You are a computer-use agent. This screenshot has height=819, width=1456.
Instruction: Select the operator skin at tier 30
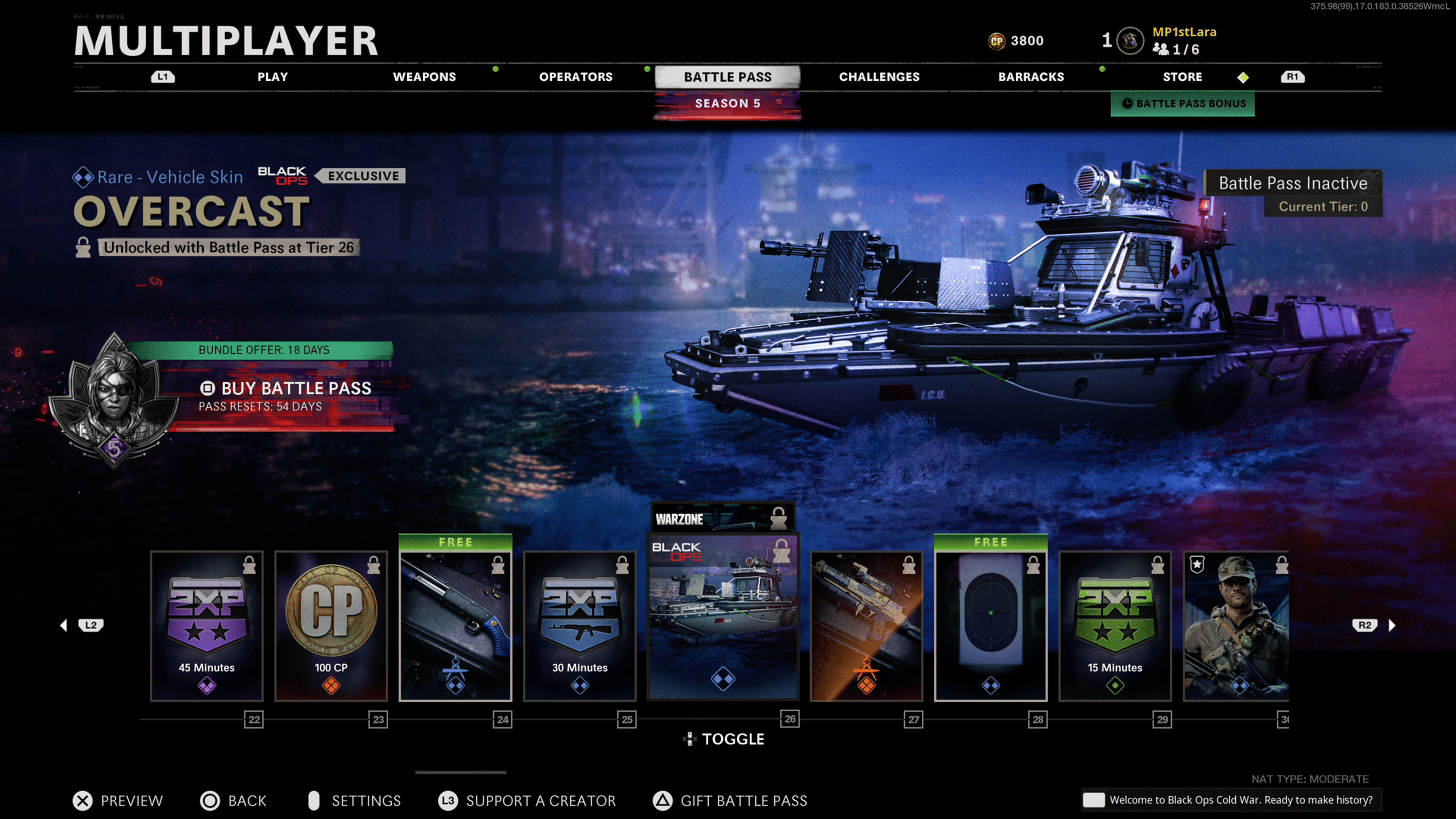1236,626
